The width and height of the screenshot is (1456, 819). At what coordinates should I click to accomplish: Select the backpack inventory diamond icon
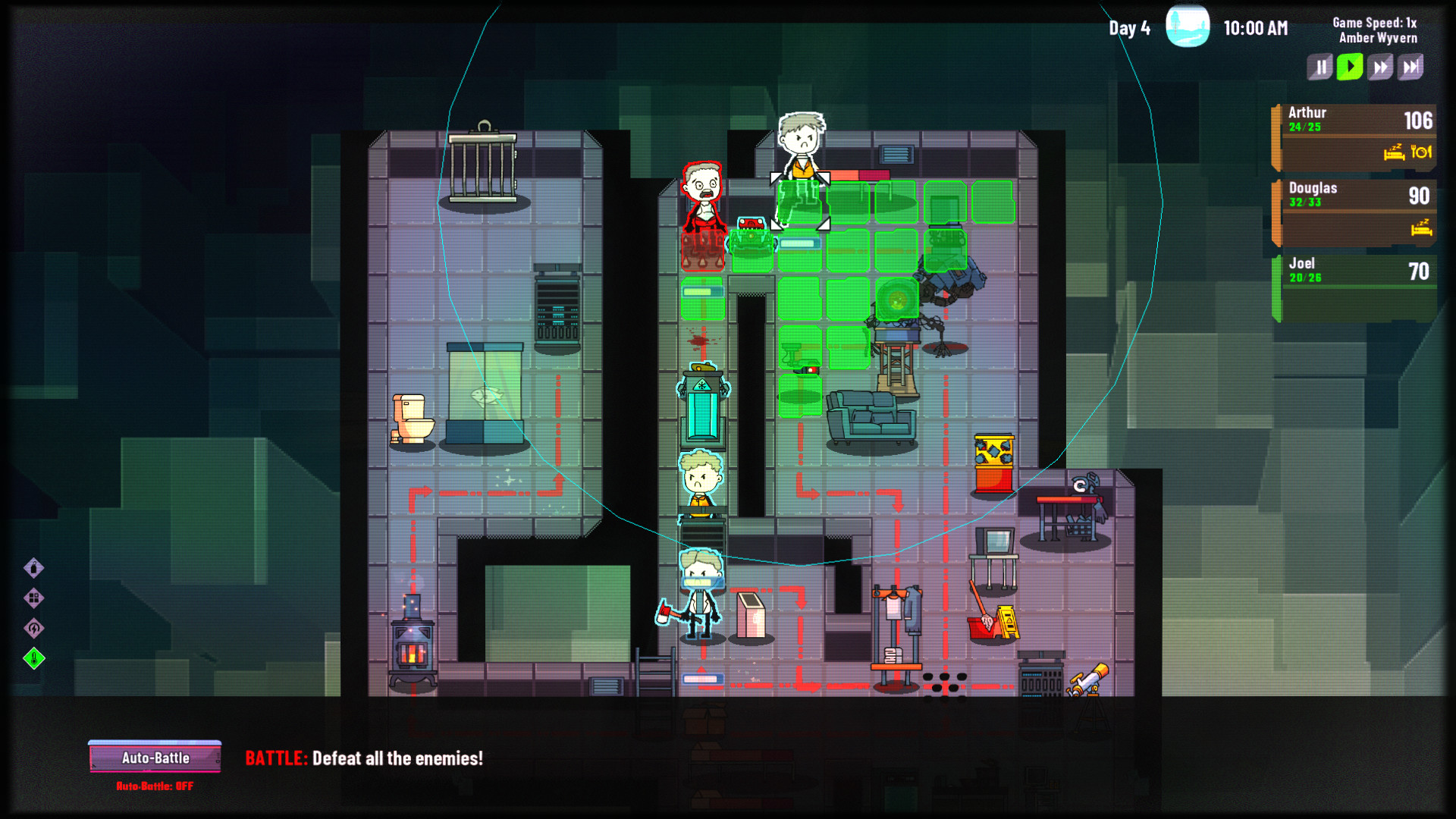pyautogui.click(x=33, y=569)
